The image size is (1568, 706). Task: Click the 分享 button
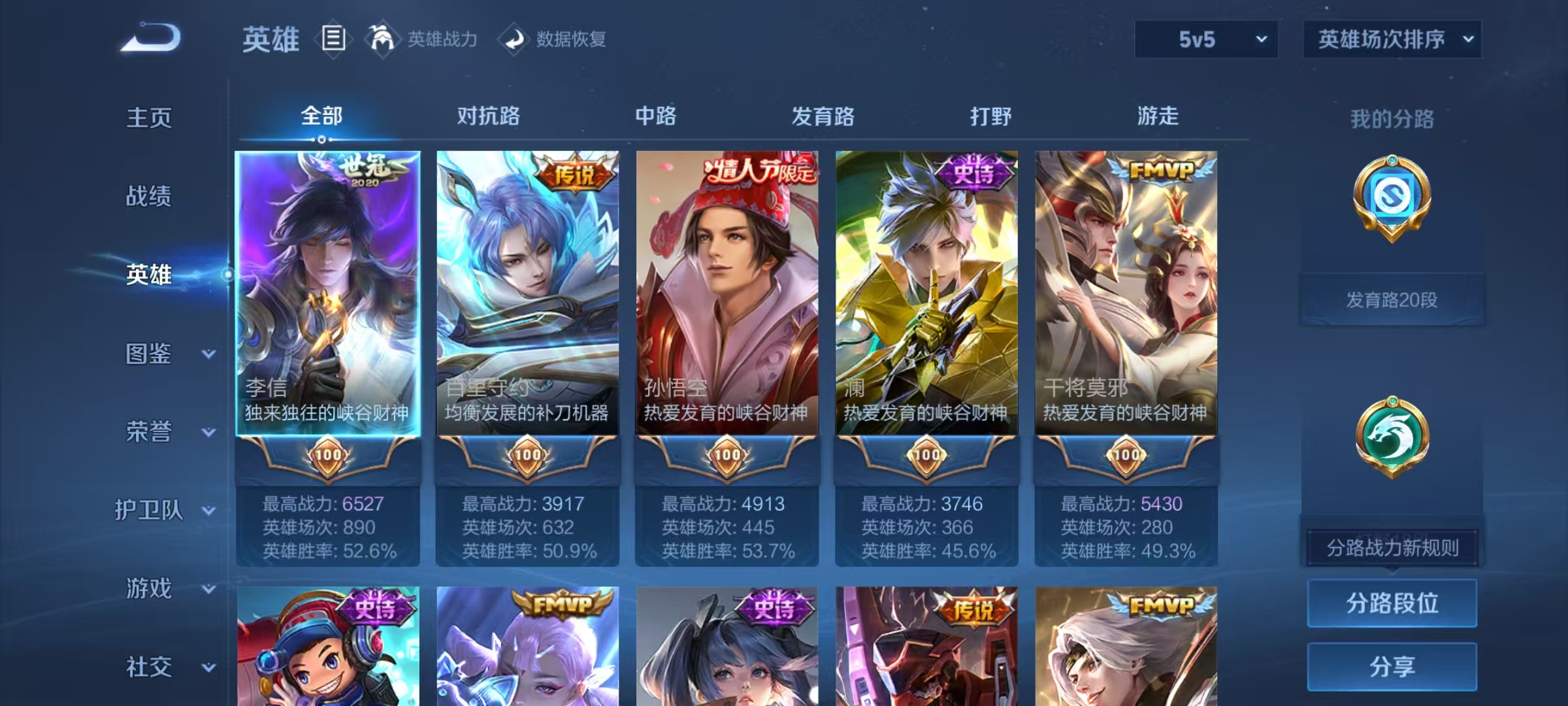(1392, 667)
